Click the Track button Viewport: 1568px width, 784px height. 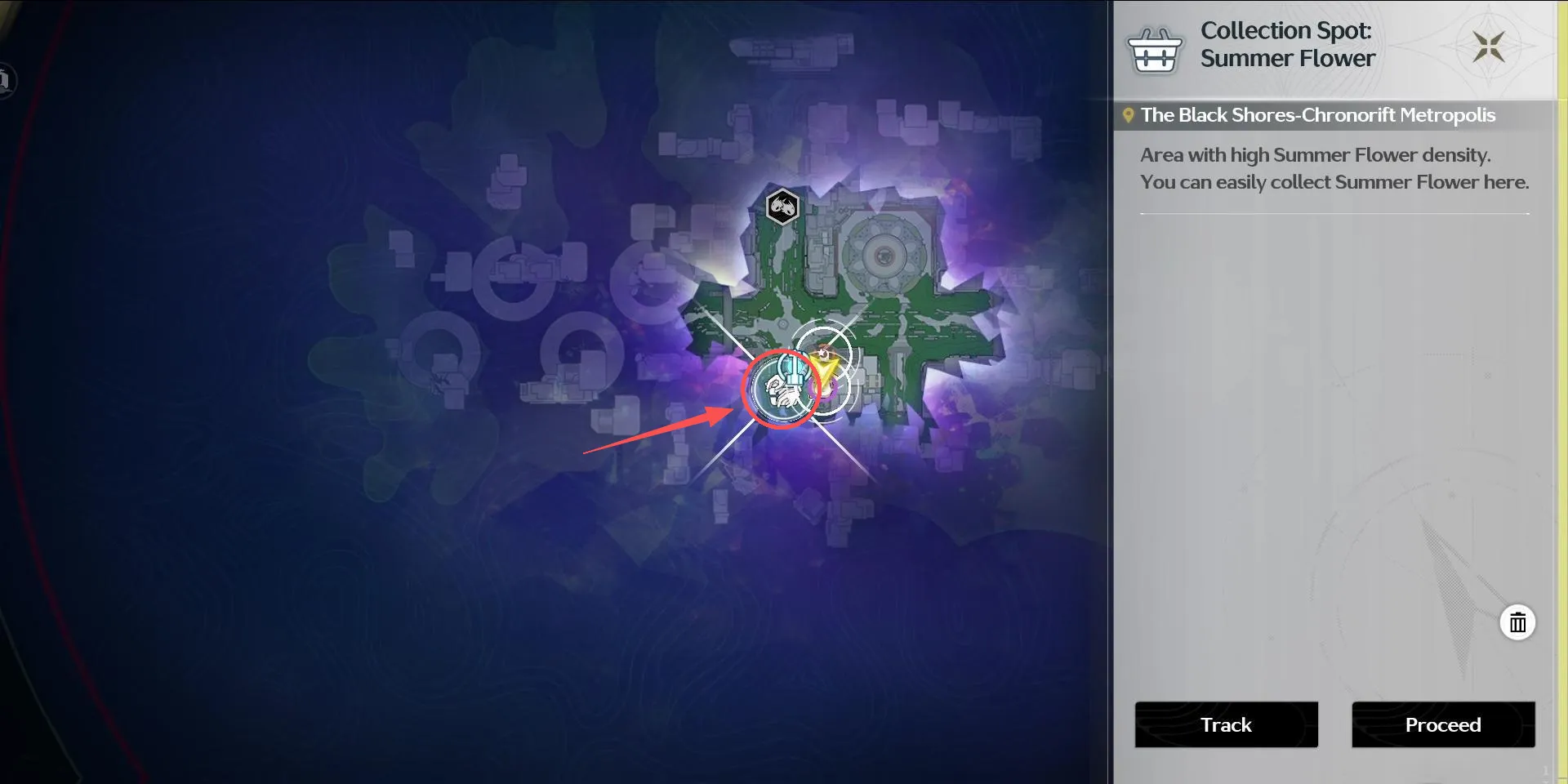(x=1226, y=724)
